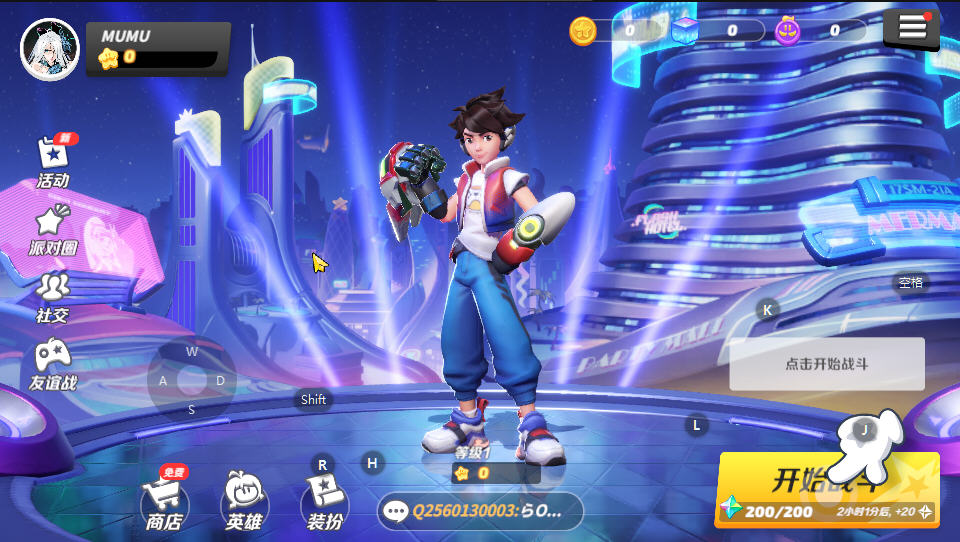Image resolution: width=960 pixels, height=542 pixels.
Task: Open the 装扮 costume screen
Action: [324, 500]
